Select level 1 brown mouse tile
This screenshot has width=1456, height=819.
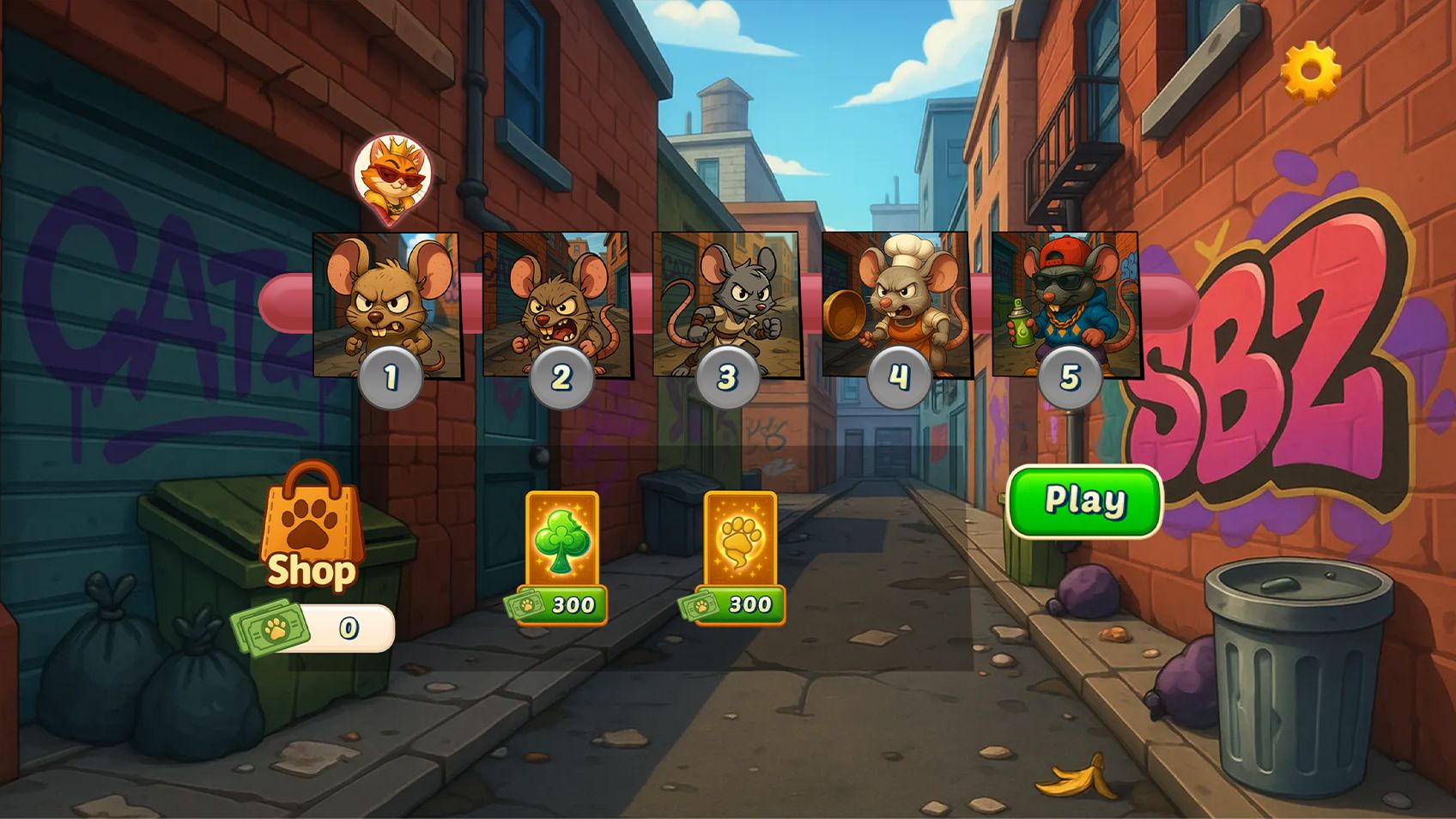coord(386,305)
